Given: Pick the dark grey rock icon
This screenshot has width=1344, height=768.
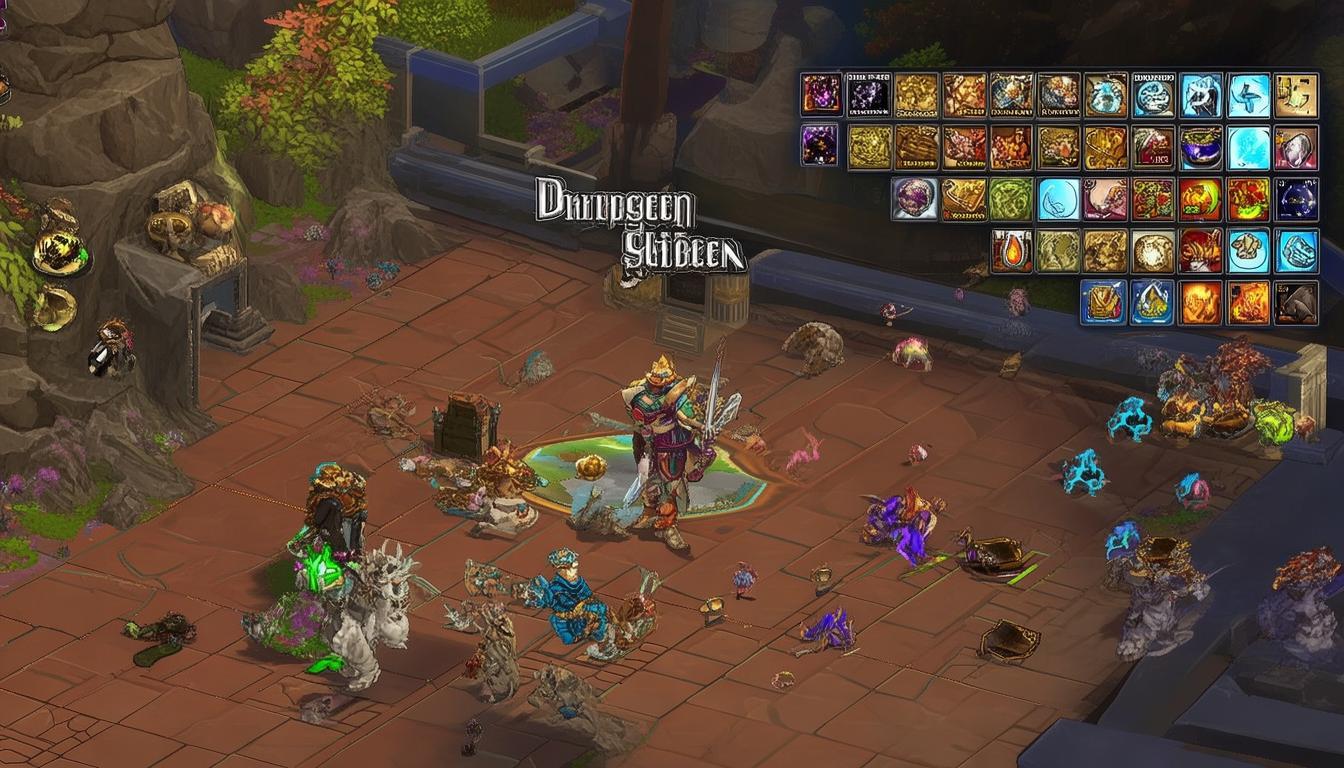Looking at the screenshot, I should tap(1297, 302).
